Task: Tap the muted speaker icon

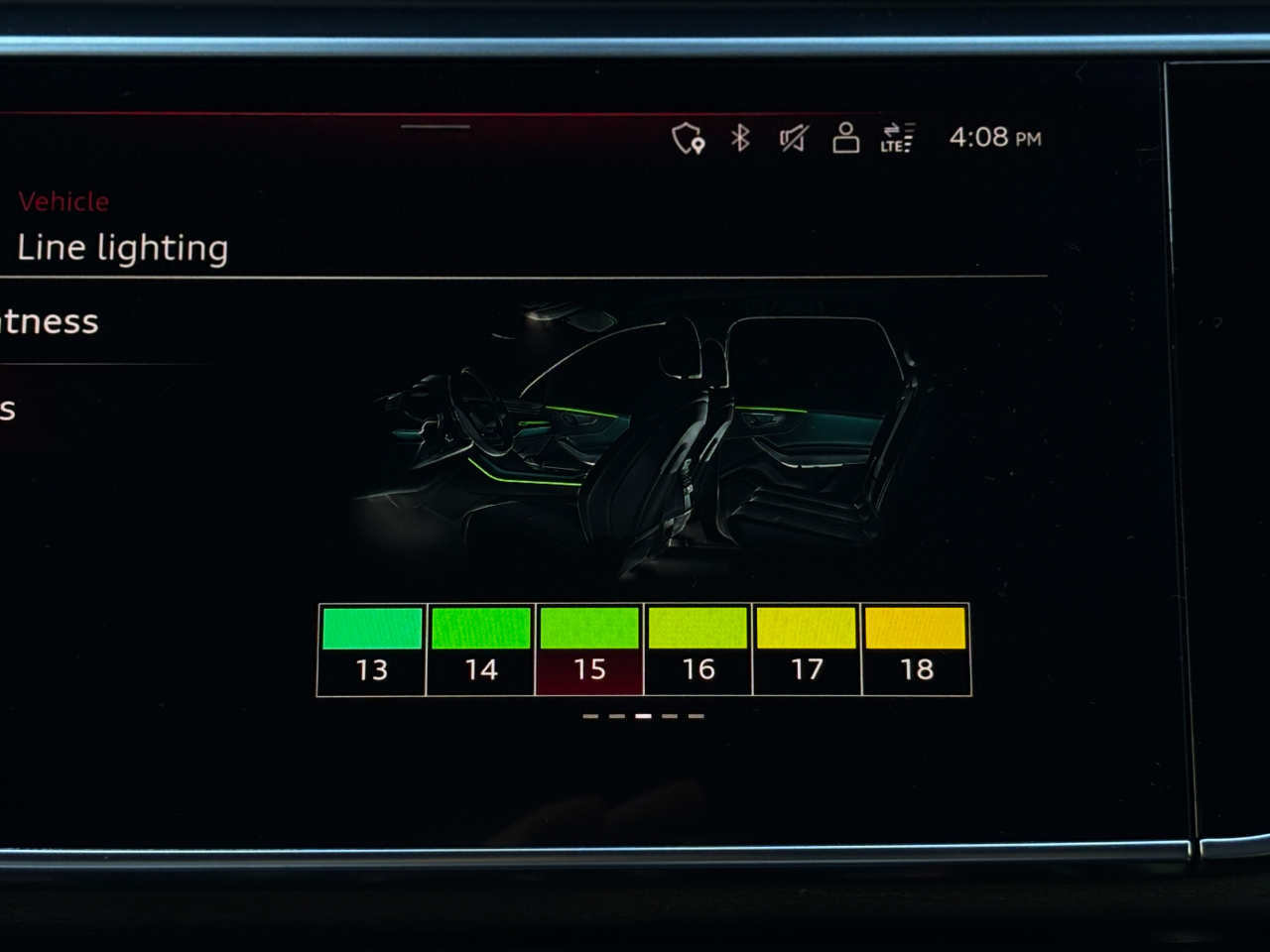Action: coord(793,138)
